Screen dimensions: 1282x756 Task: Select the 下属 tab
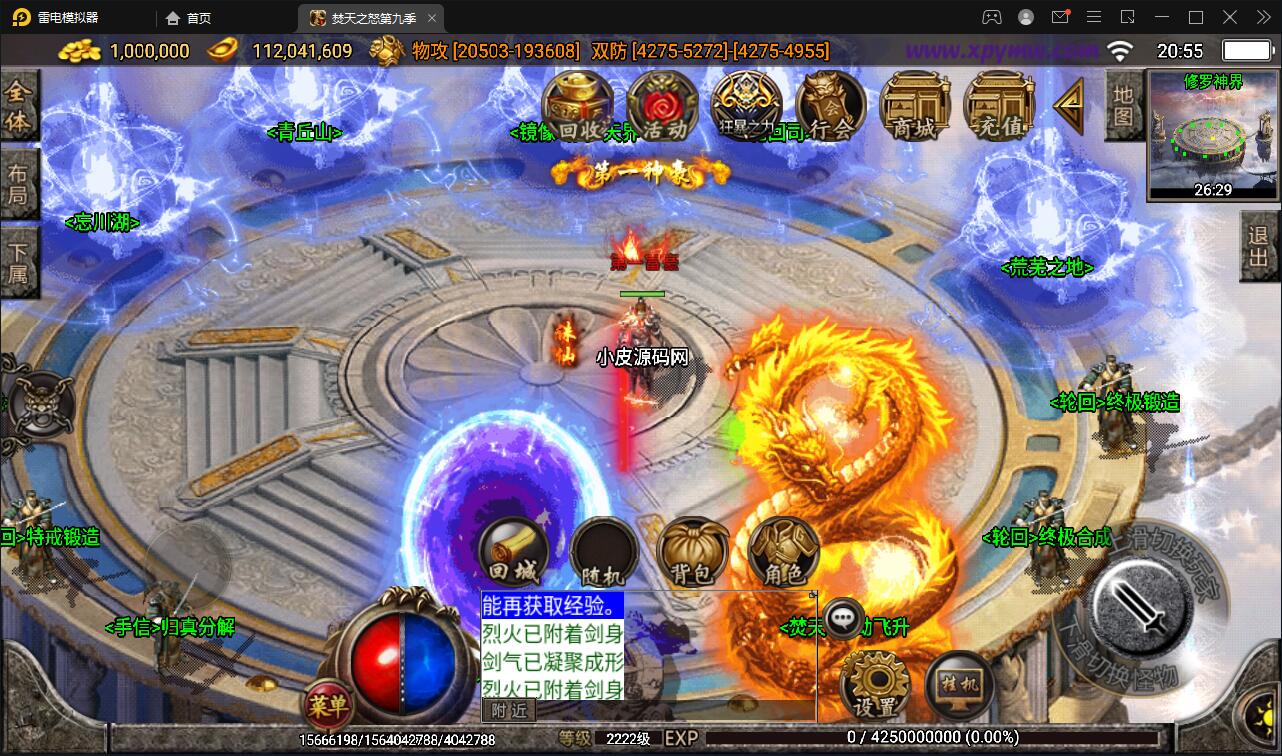click(18, 260)
